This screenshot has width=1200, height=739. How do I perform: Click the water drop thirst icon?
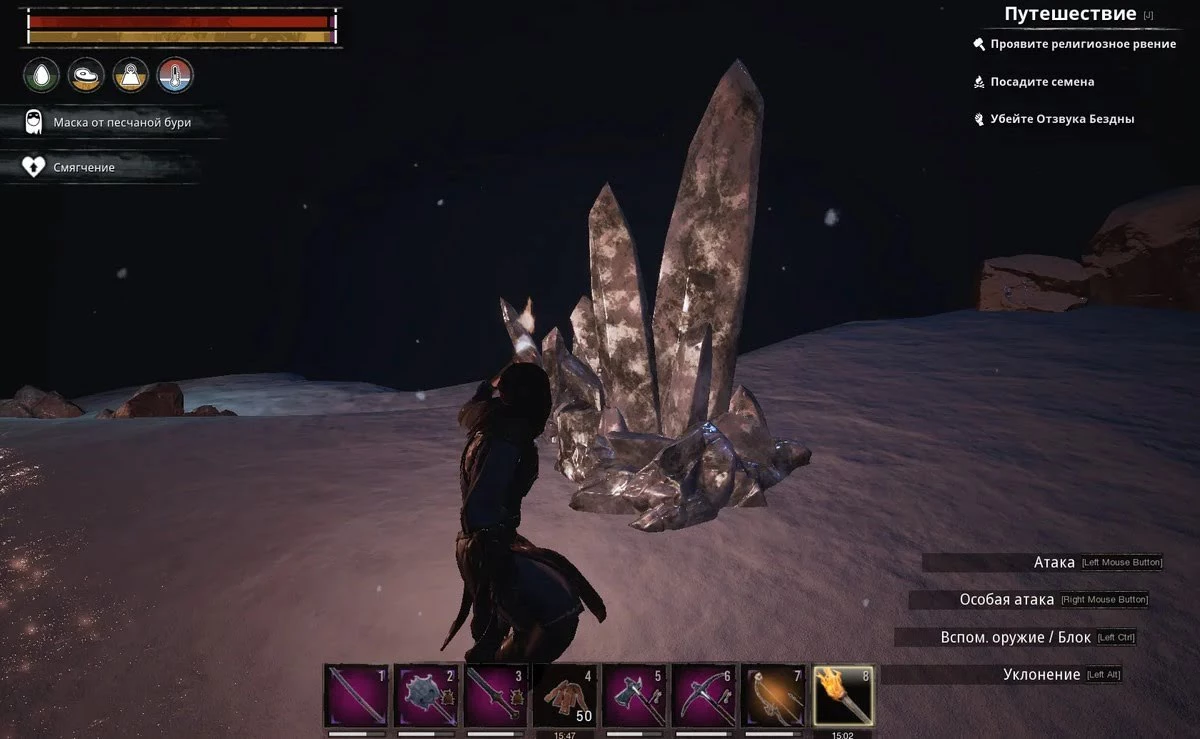[42, 75]
